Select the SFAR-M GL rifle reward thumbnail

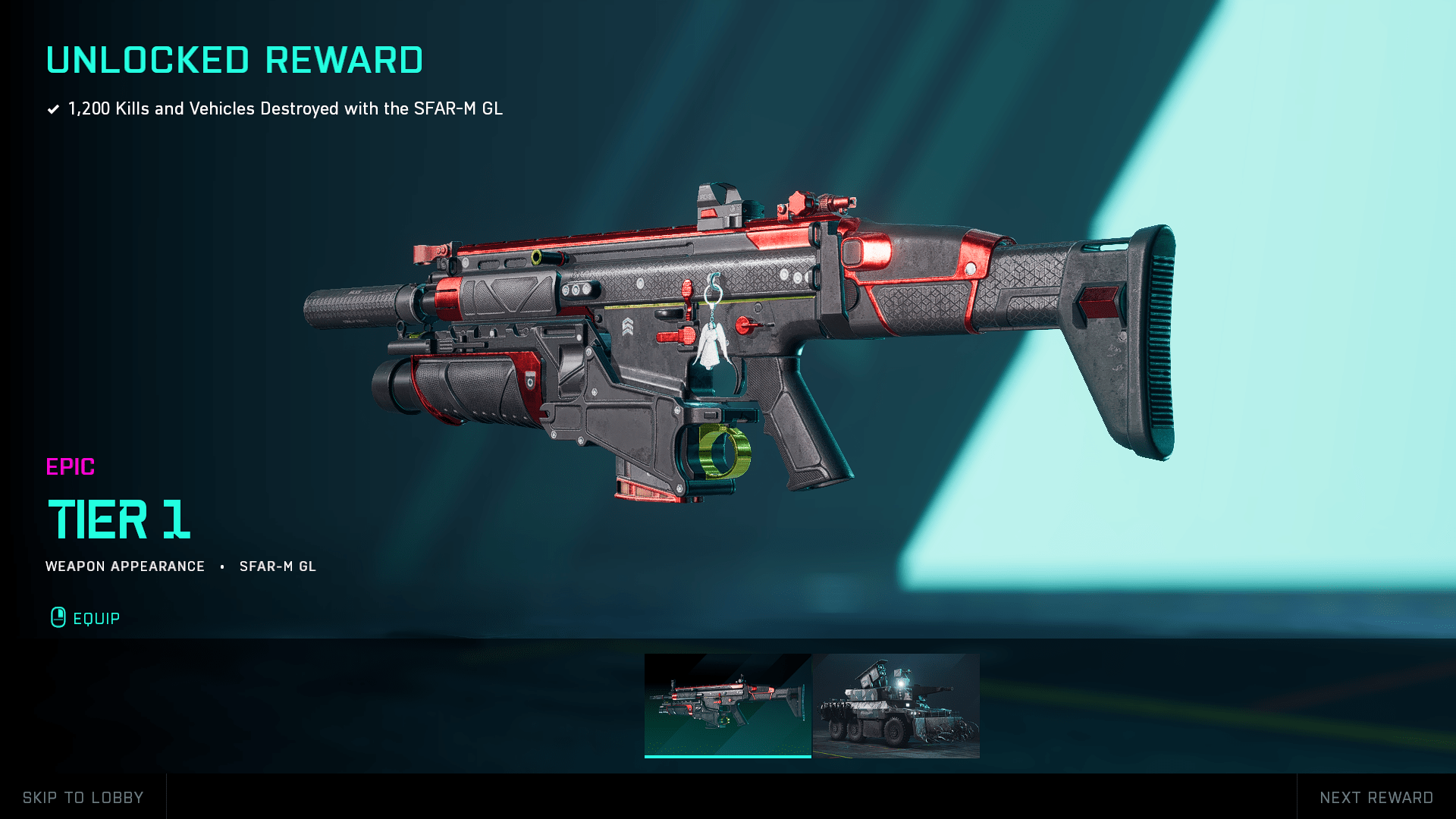(x=727, y=705)
